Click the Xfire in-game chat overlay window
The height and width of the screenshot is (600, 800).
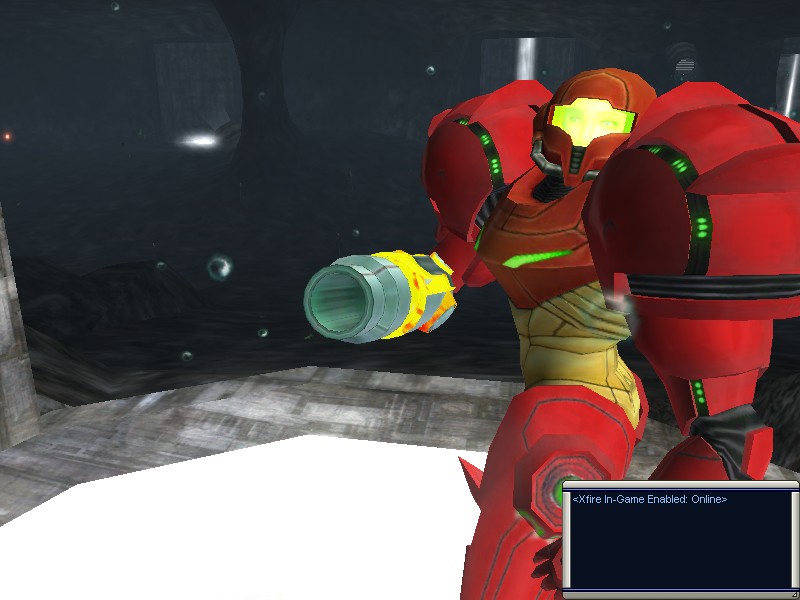click(680, 538)
